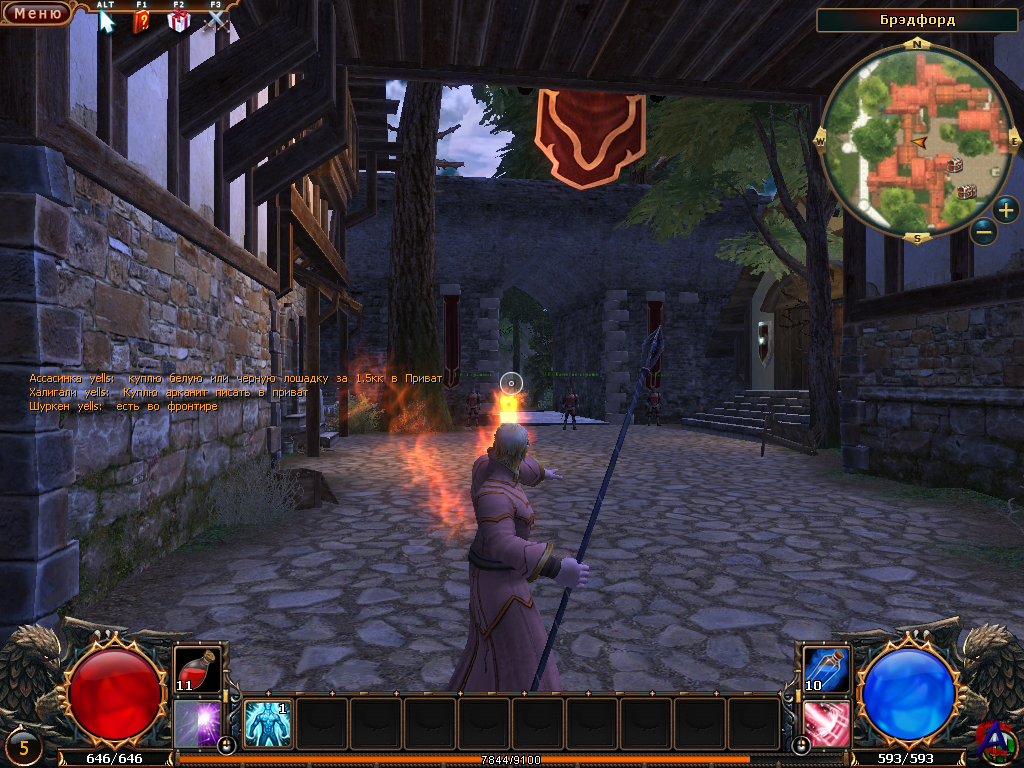Viewport: 1024px width, 768px height.
Task: Use the blue mana potion slot
Action: (x=827, y=669)
